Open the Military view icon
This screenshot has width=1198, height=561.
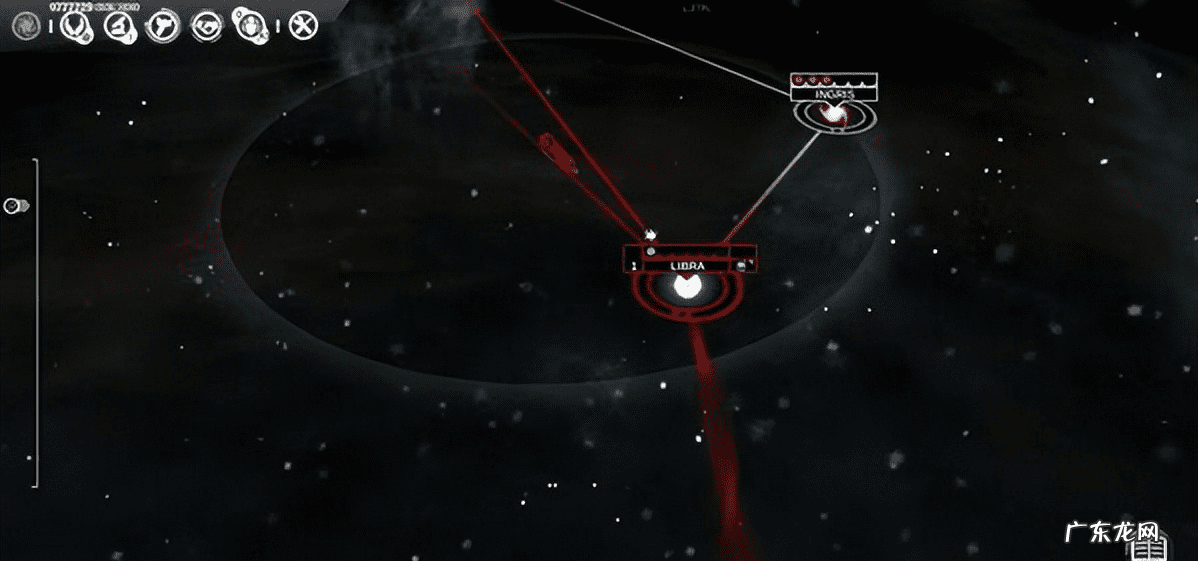(x=162, y=26)
